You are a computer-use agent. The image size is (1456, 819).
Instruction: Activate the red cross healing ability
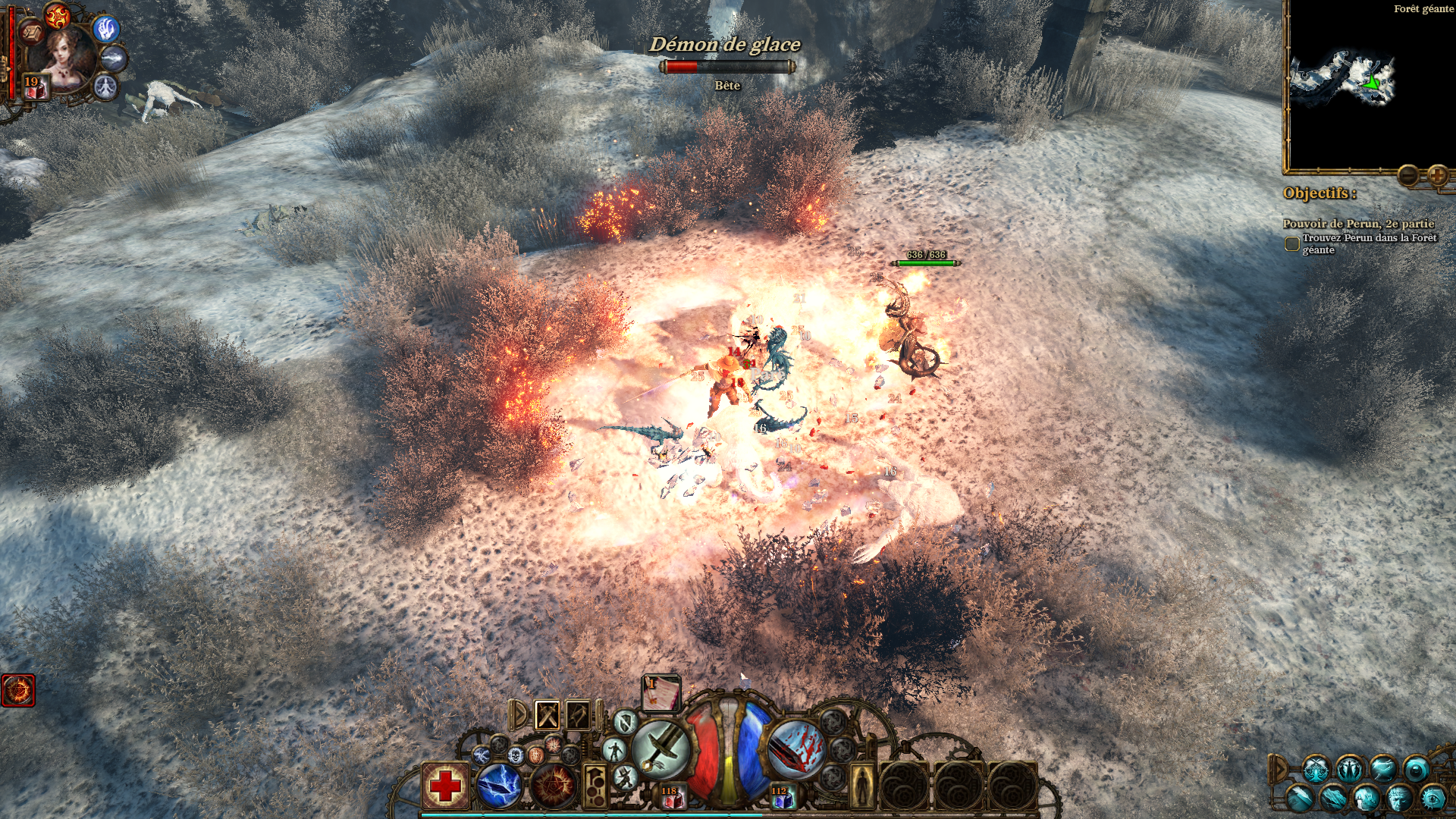(x=445, y=786)
